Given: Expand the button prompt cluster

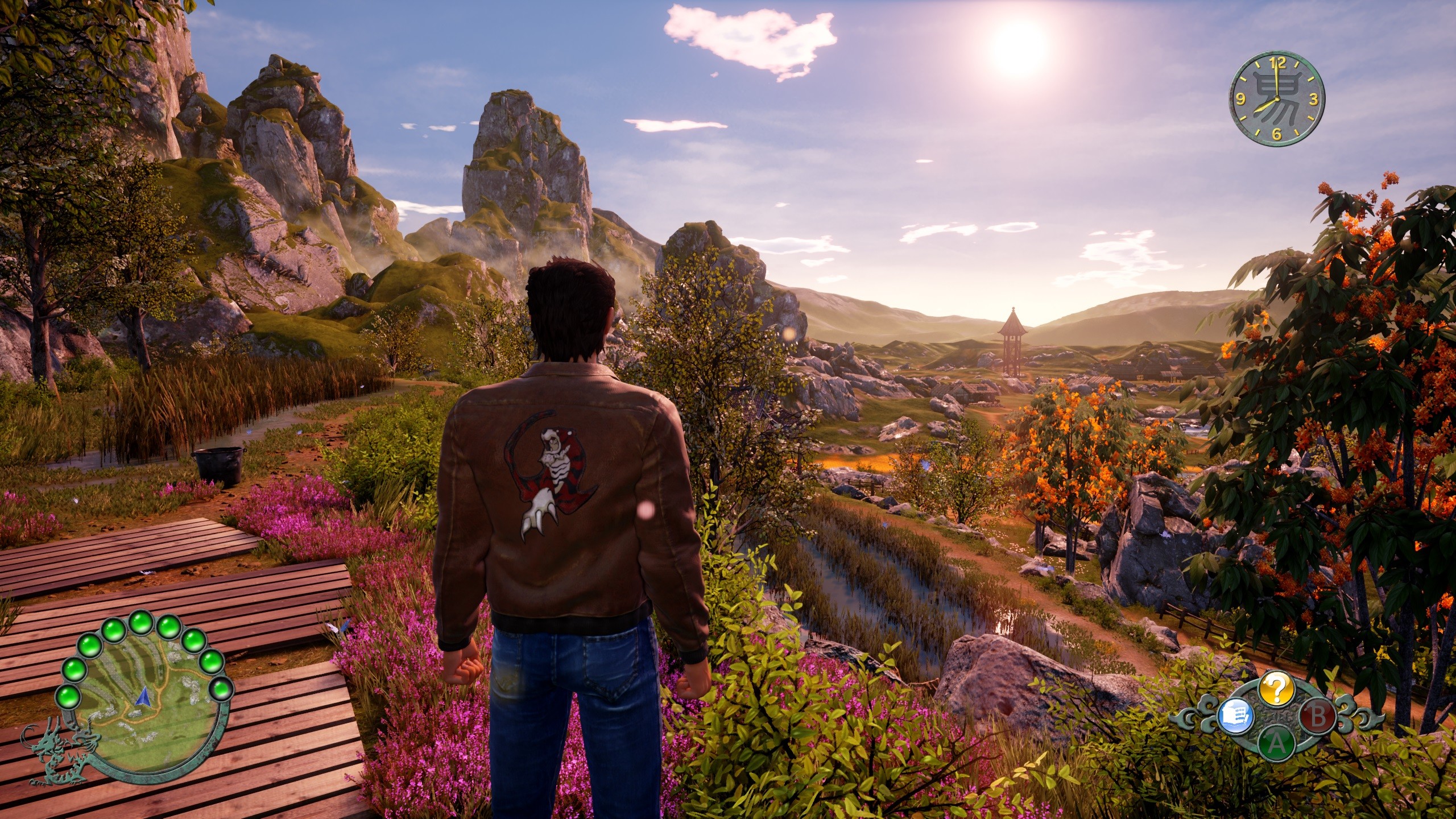Looking at the screenshot, I should (1277, 717).
